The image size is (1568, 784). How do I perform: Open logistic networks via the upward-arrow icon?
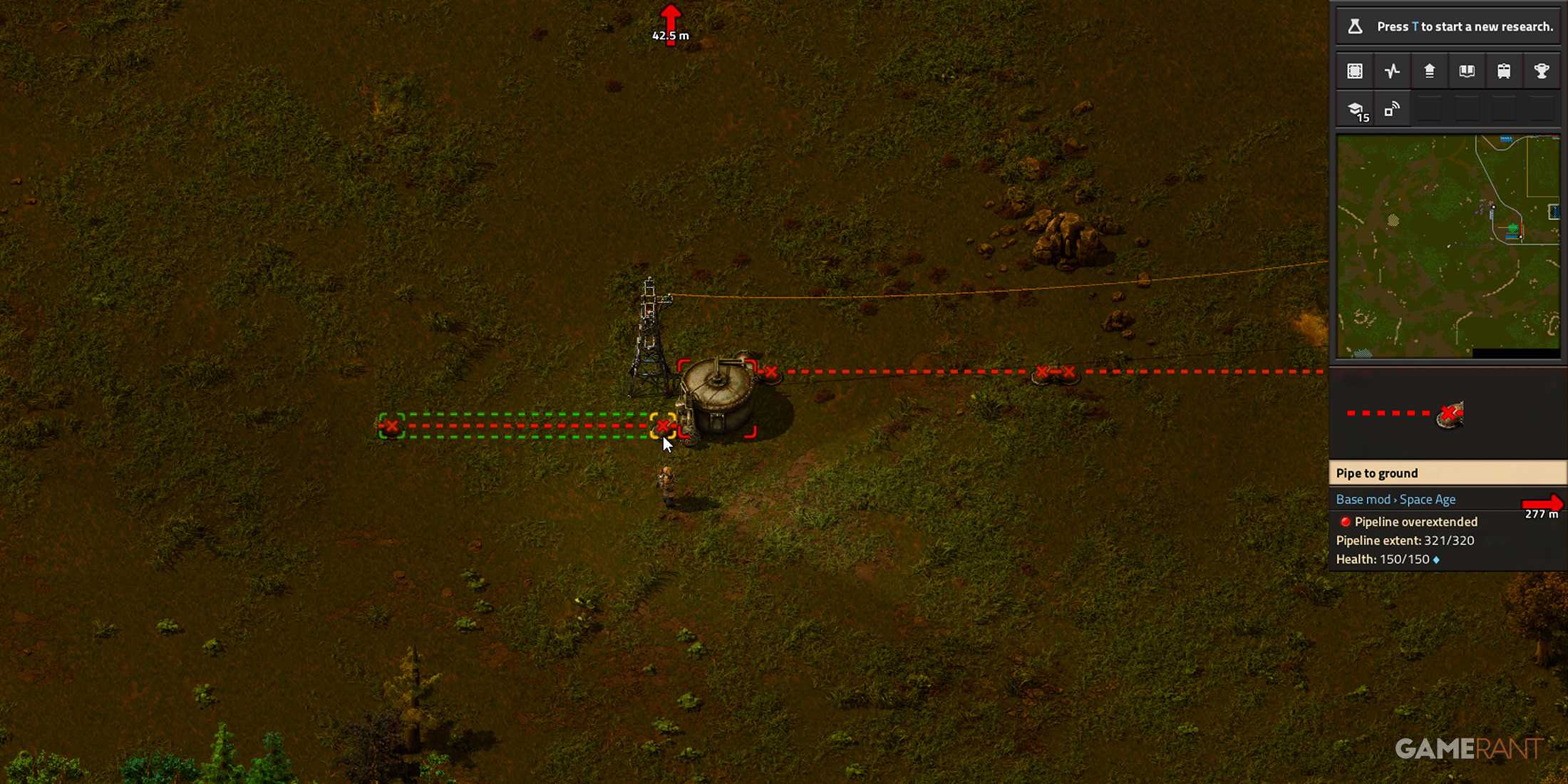(x=1429, y=71)
